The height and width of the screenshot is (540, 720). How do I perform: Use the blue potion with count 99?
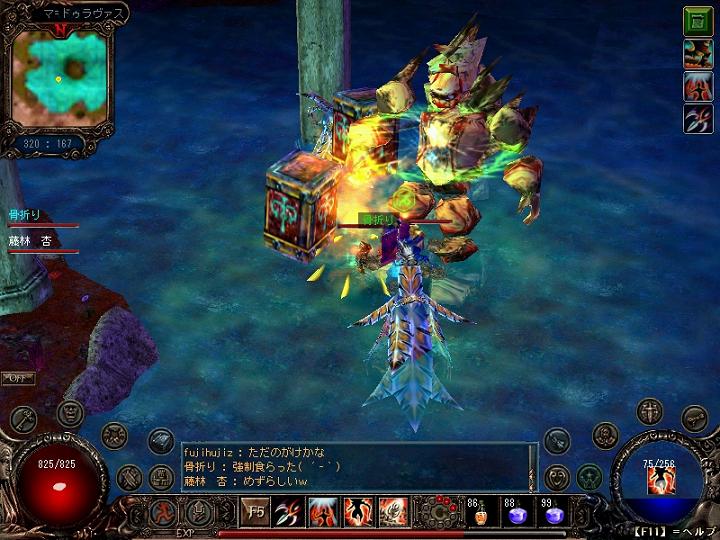553,514
